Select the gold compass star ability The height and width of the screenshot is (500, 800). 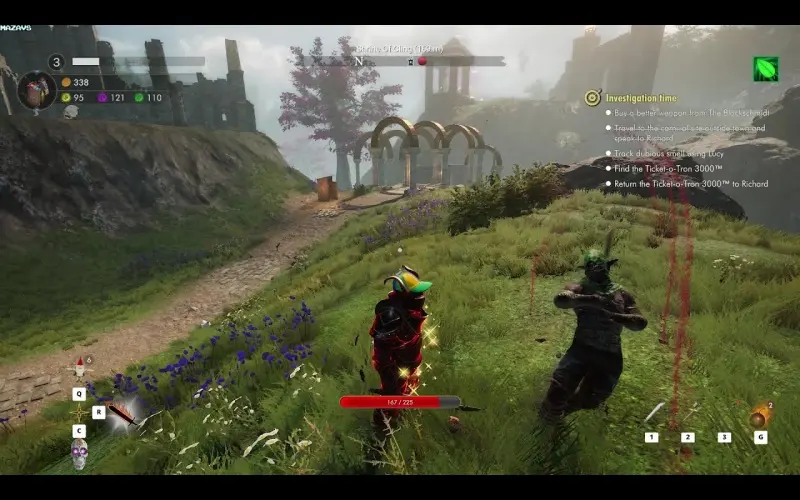79,412
